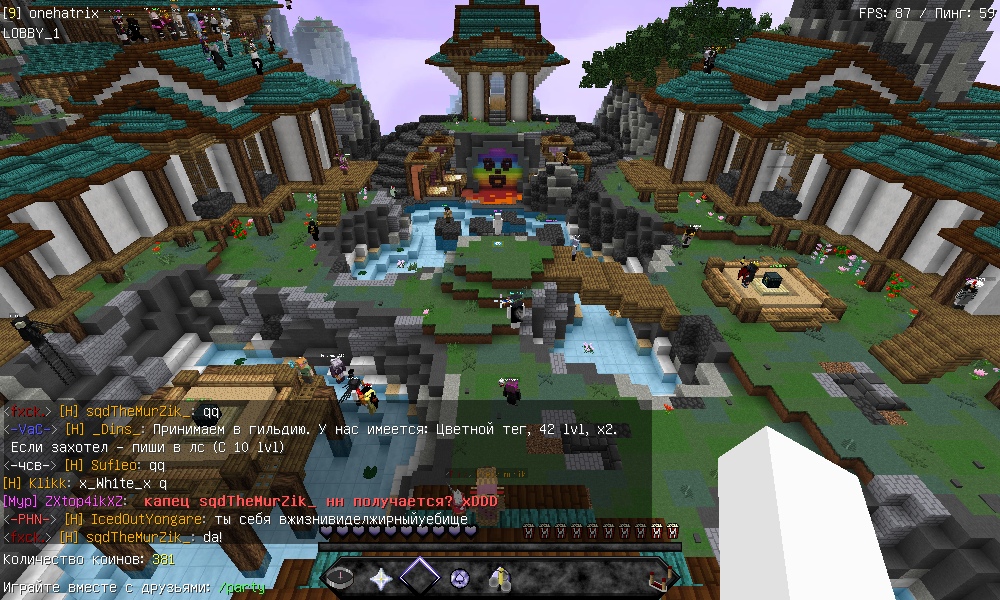Choose the purple spade coin slot
1000x600 pixels.
tap(460, 577)
